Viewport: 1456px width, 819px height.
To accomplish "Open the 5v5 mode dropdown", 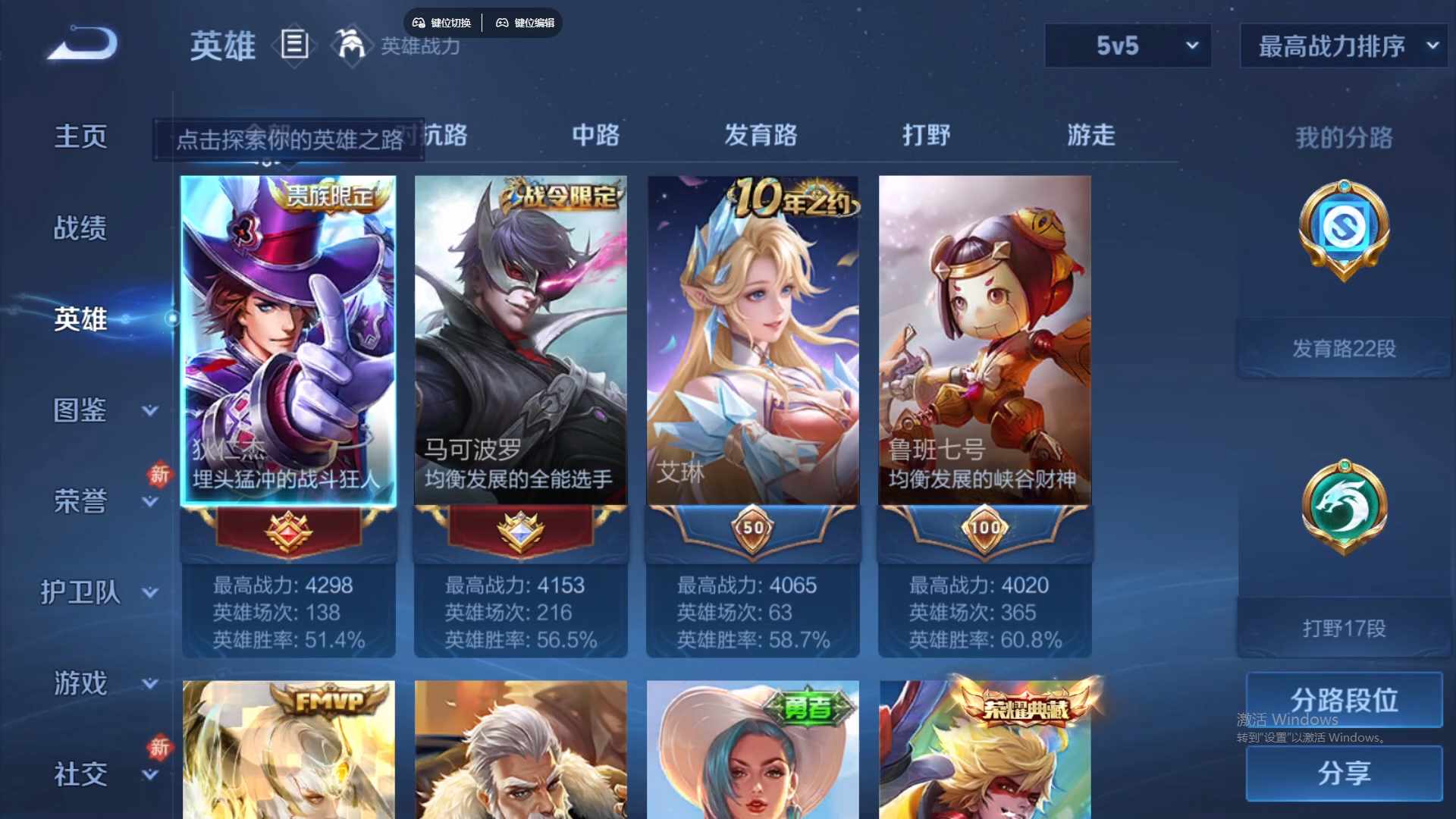I will [x=1128, y=45].
